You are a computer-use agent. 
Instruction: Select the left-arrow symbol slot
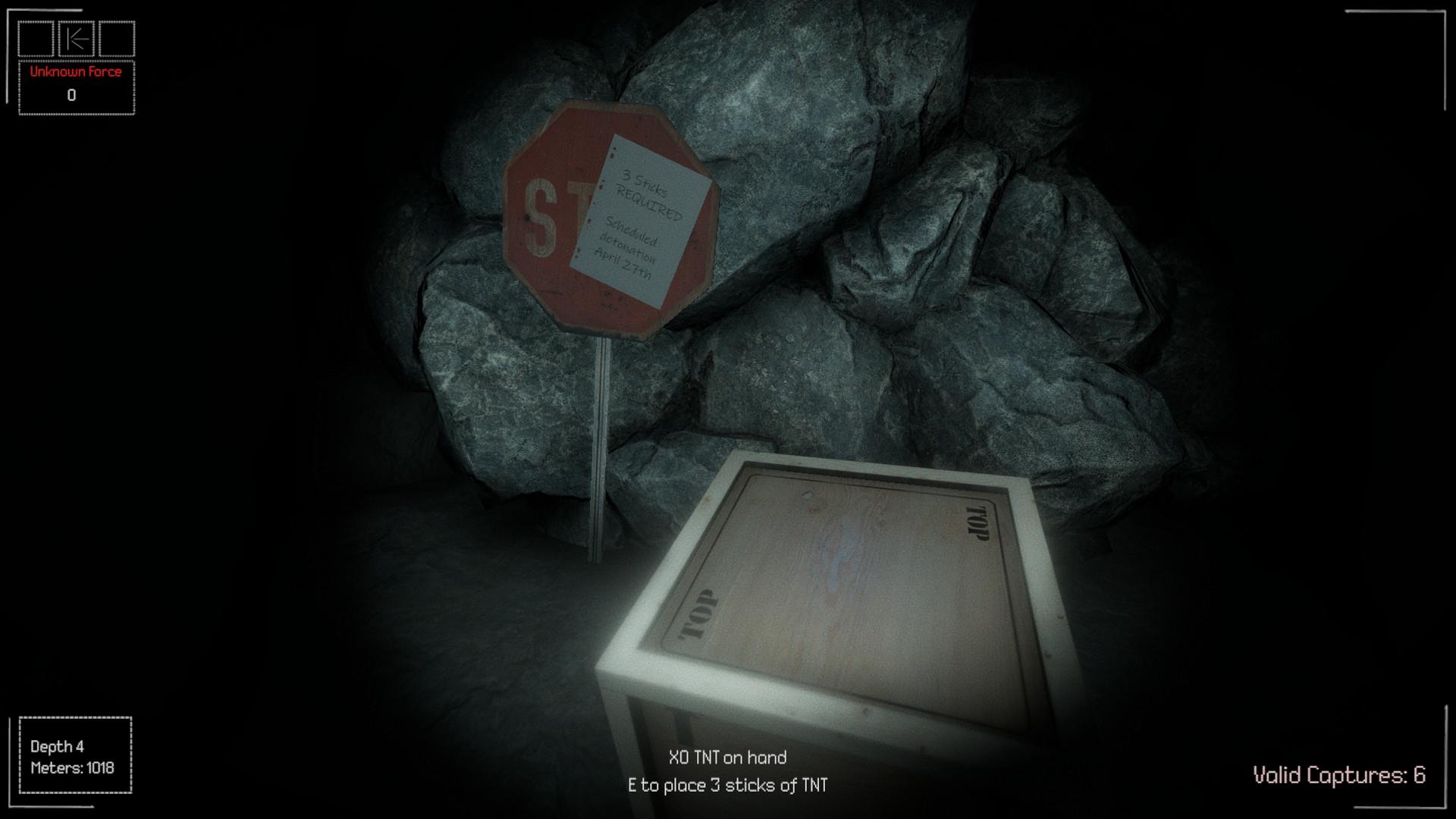(77, 39)
